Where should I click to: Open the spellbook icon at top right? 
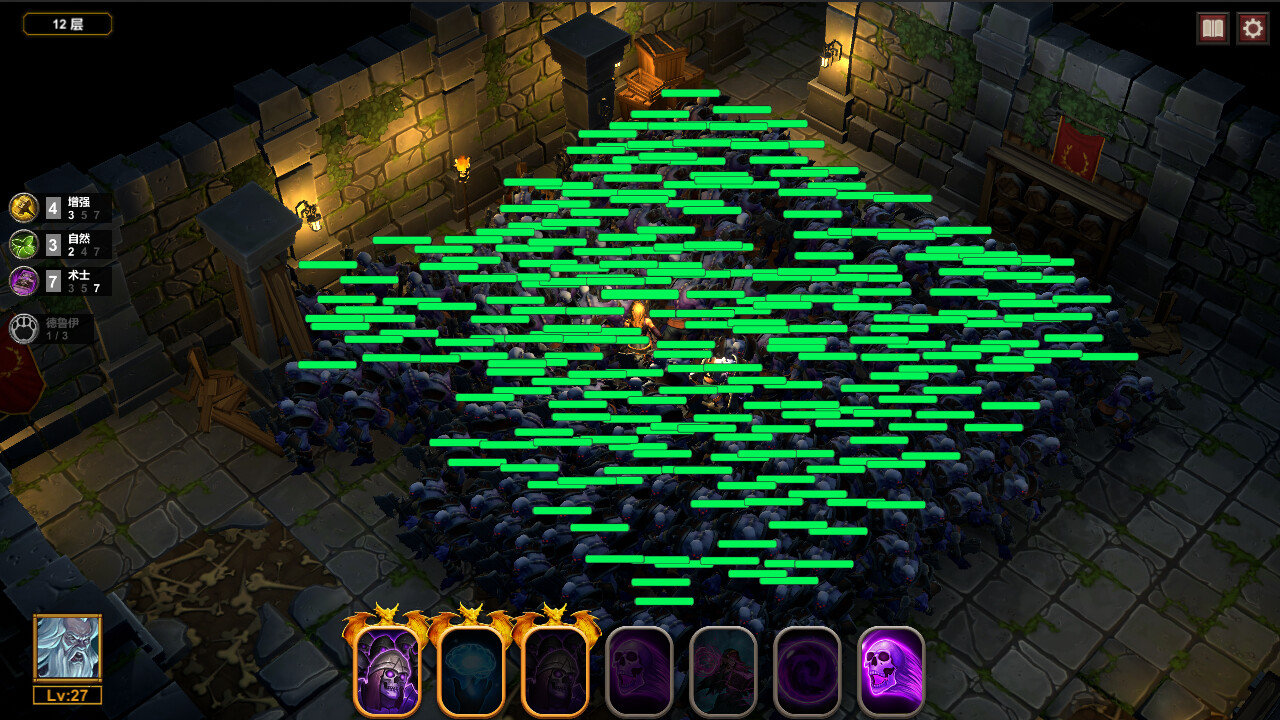click(1211, 28)
